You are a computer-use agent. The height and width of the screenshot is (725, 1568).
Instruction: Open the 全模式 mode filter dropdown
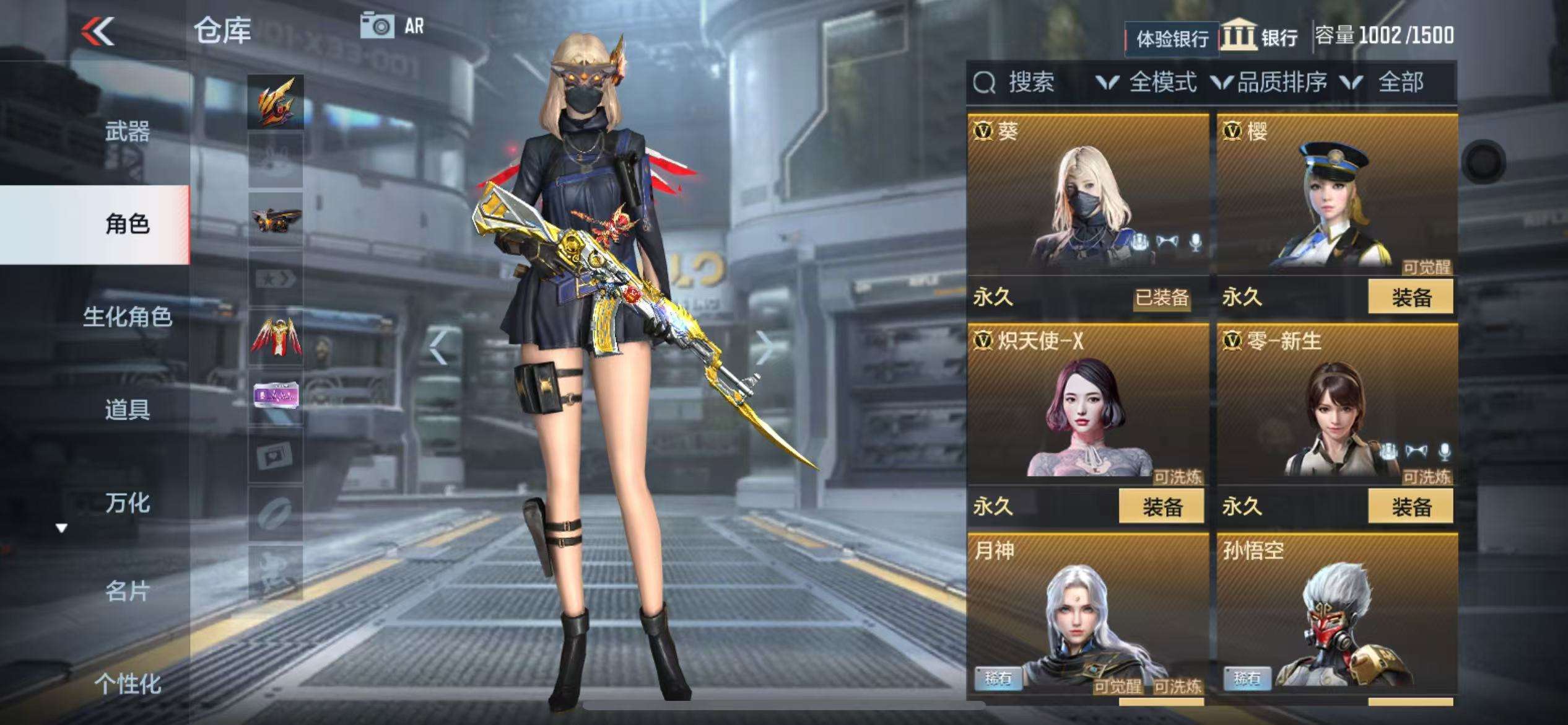pos(1147,82)
